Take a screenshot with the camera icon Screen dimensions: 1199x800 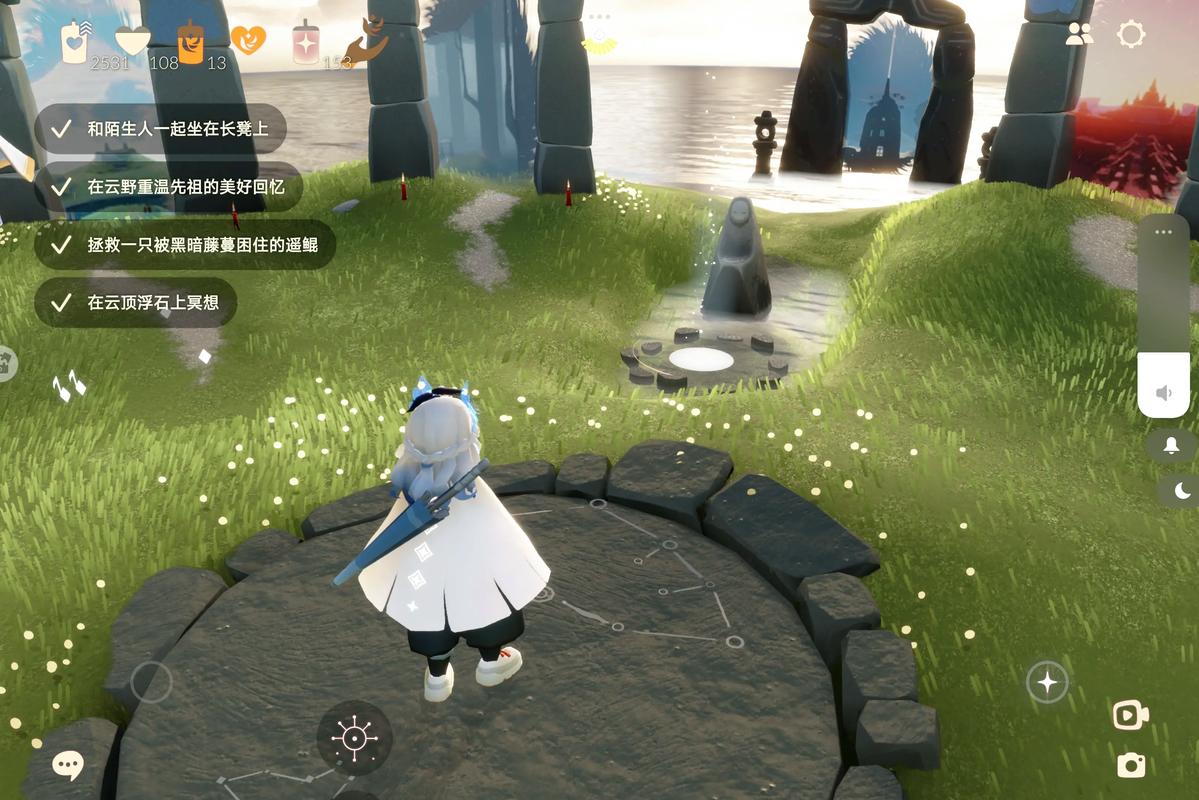(1131, 765)
